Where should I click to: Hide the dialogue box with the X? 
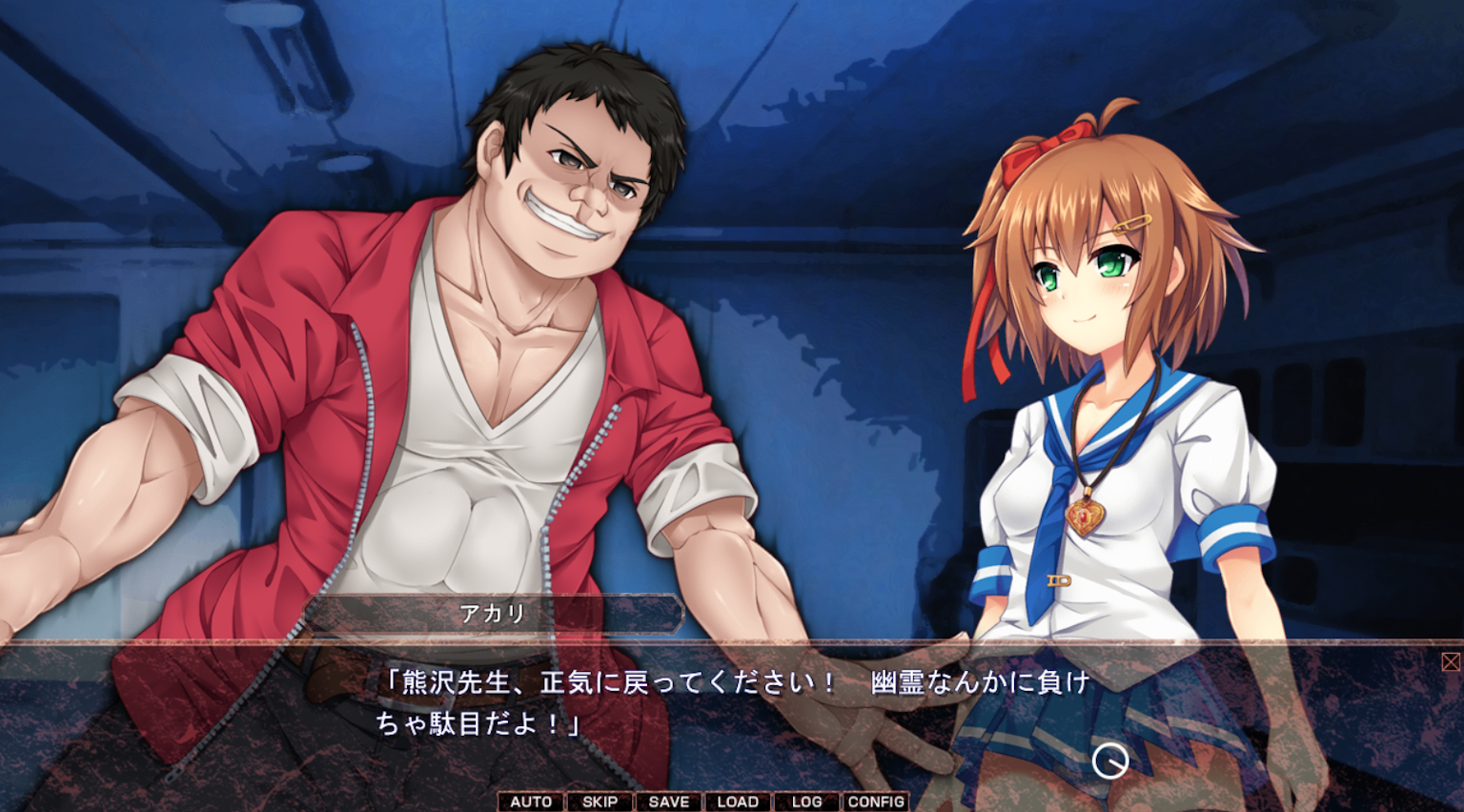(1451, 661)
